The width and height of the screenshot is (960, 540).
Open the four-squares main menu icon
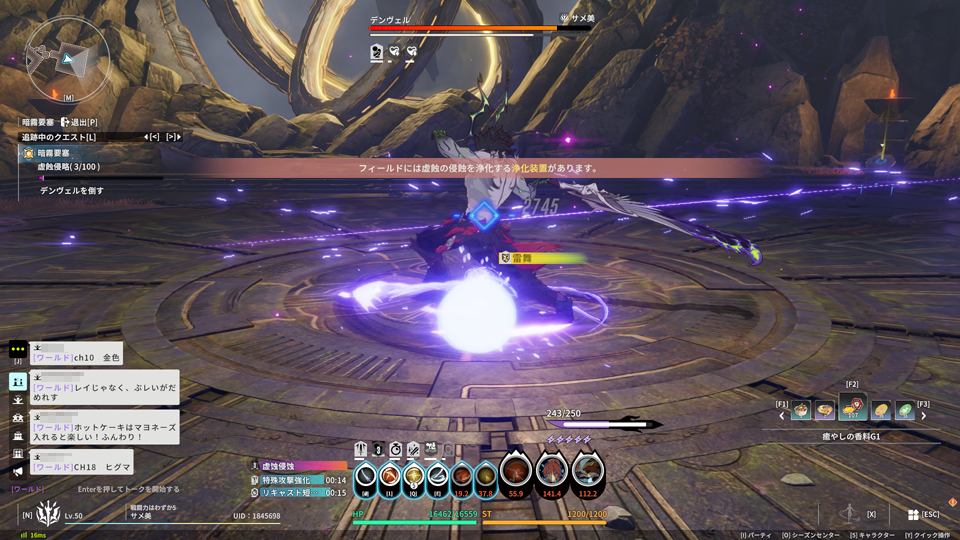[x=913, y=514]
